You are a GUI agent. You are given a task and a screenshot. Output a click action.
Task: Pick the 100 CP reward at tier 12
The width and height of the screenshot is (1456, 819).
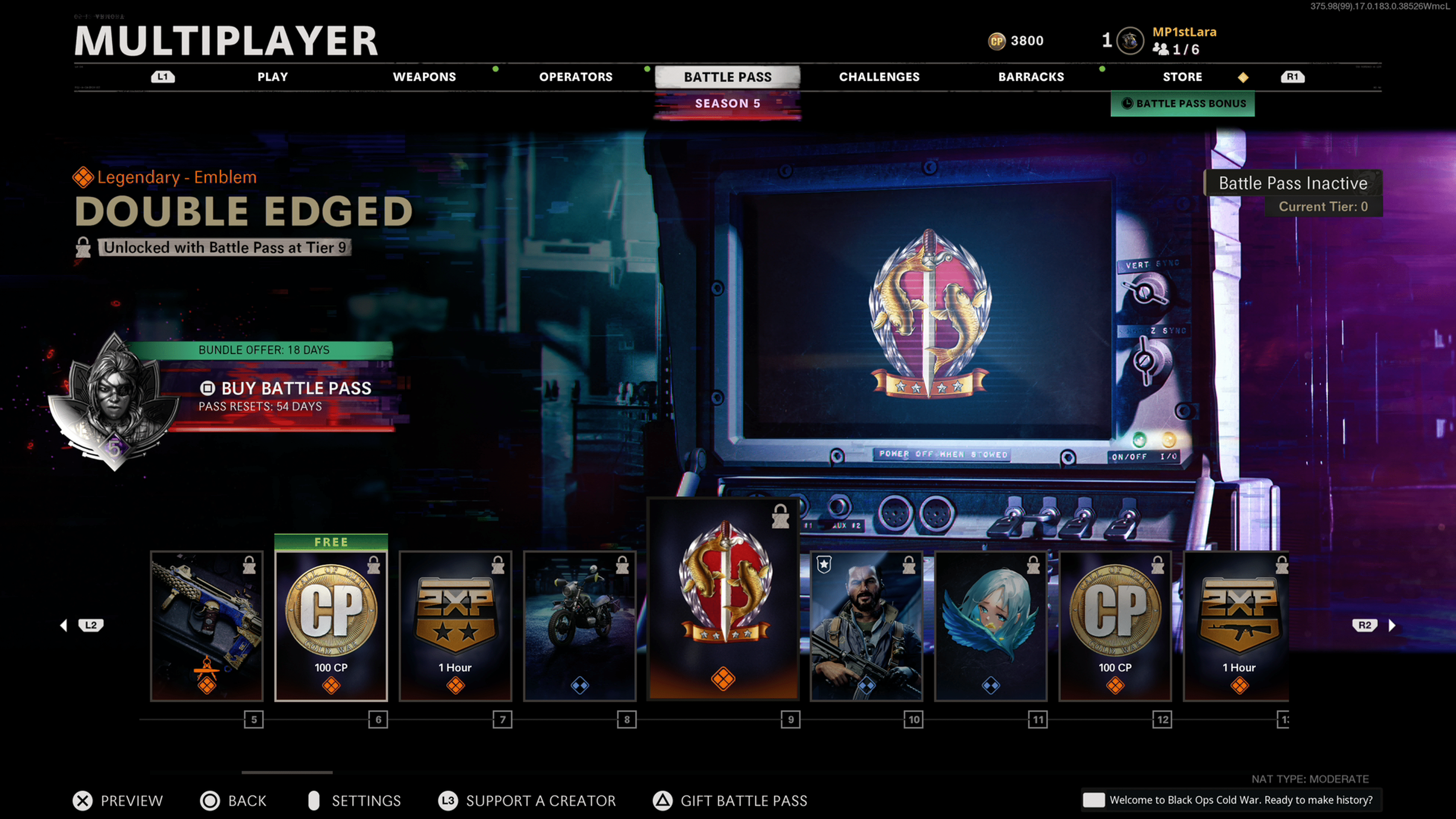point(1115,626)
